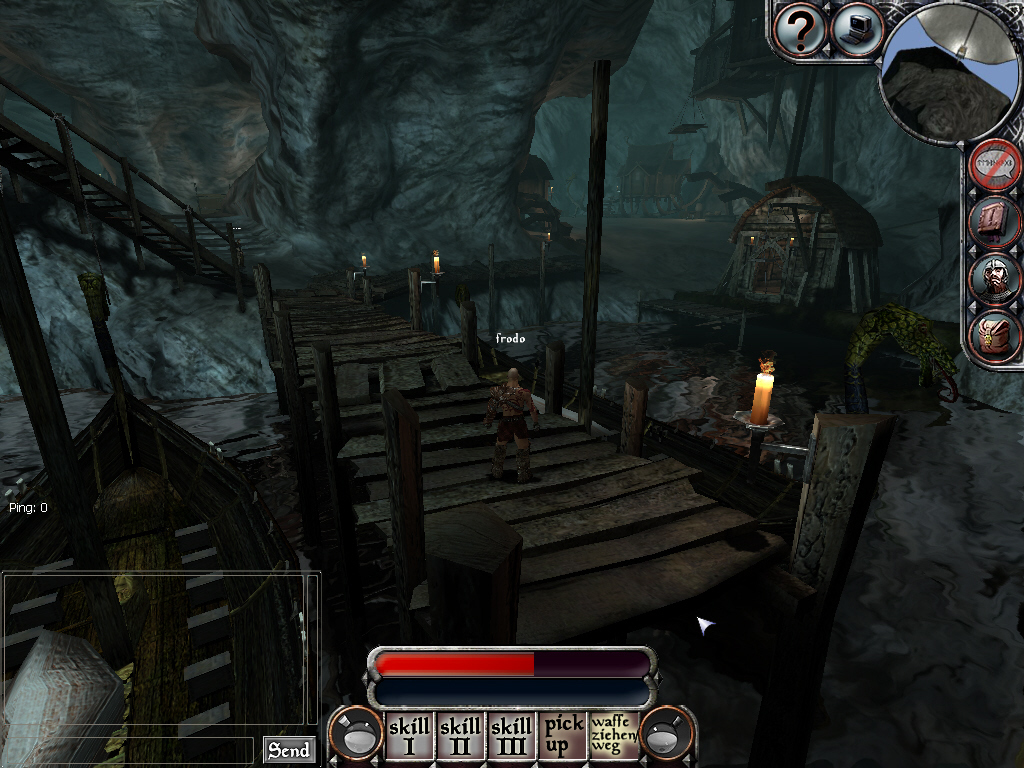Image resolution: width=1024 pixels, height=768 pixels.
Task: Send the chat message with Send button
Action: click(289, 750)
